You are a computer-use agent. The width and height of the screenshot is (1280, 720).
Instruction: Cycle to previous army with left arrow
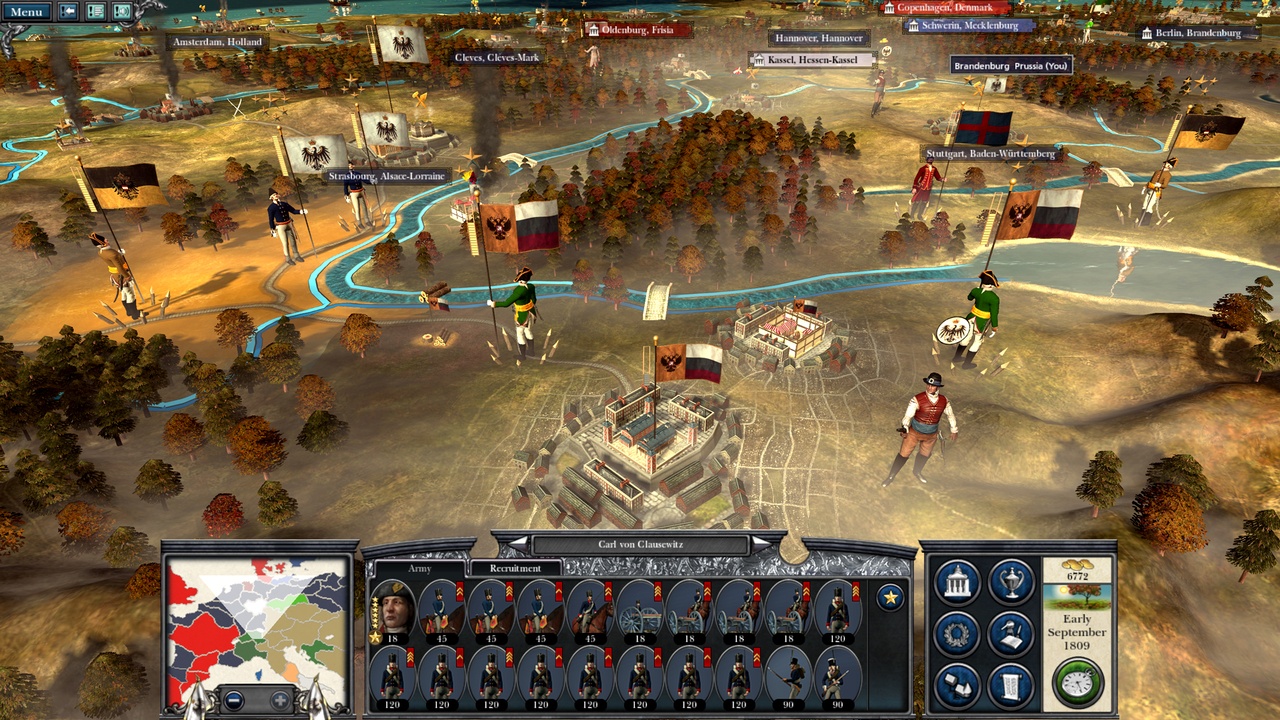point(518,544)
